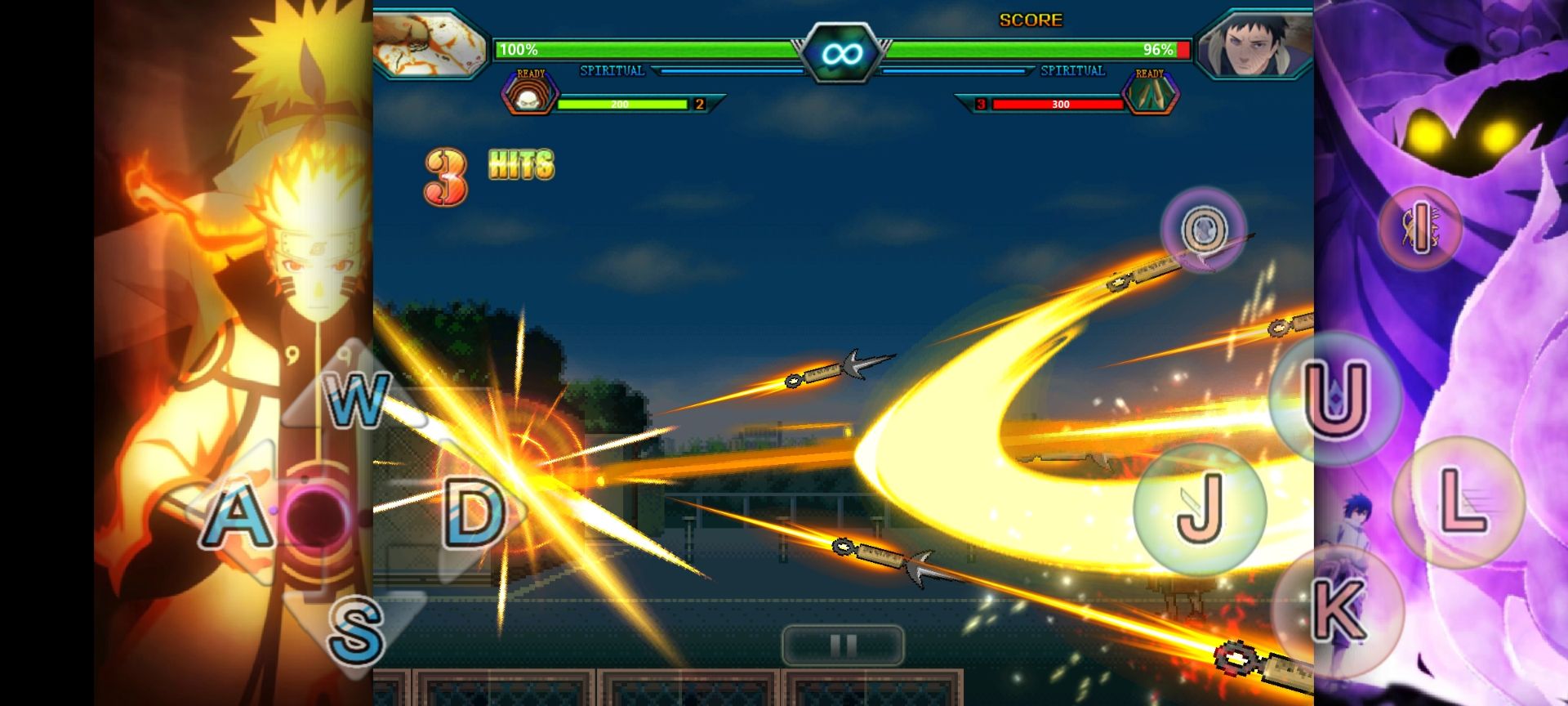Tap the A left direction button

click(238, 516)
